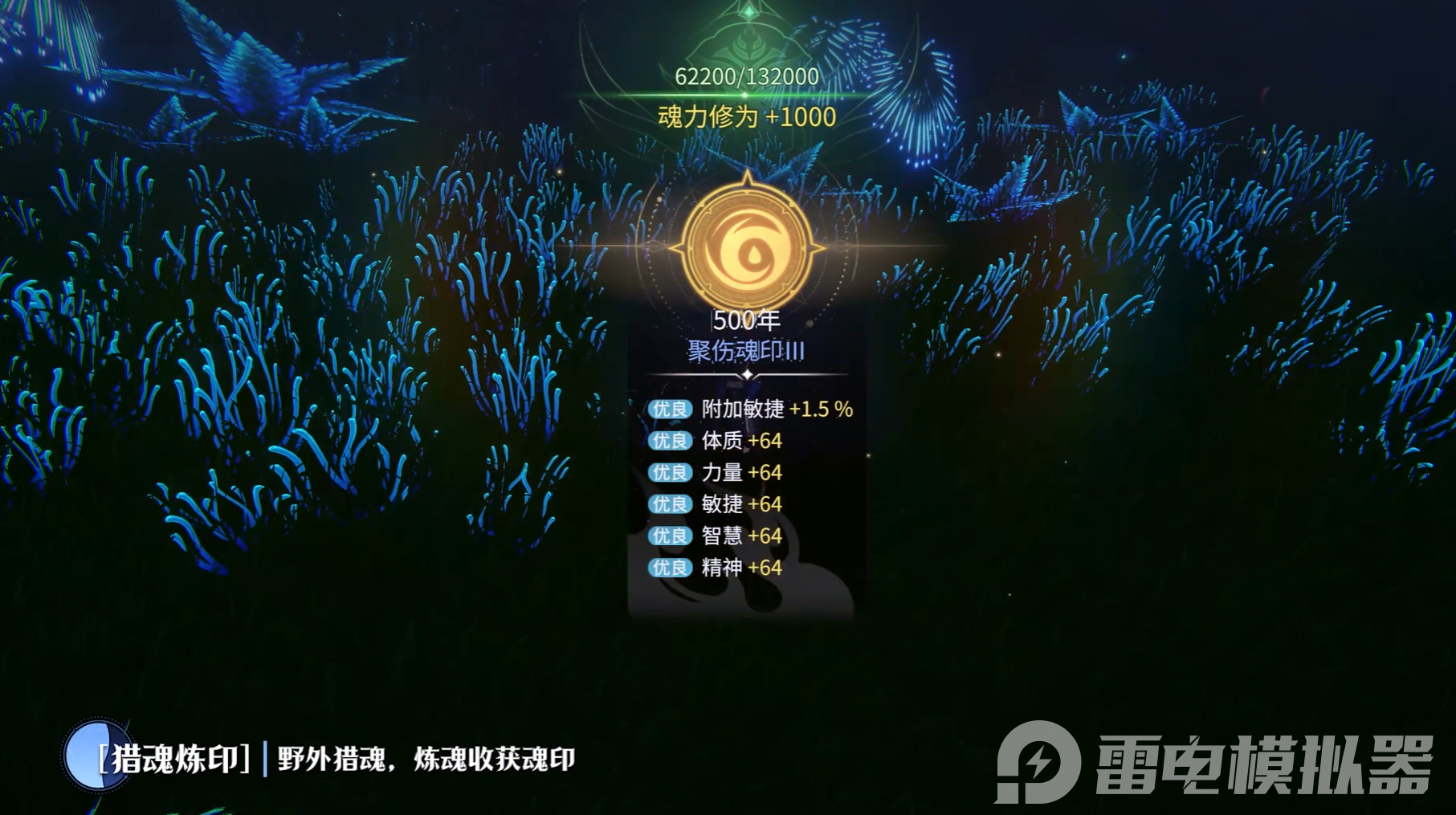
Task: Toggle the 优良 badge for 精神
Action: (669, 568)
